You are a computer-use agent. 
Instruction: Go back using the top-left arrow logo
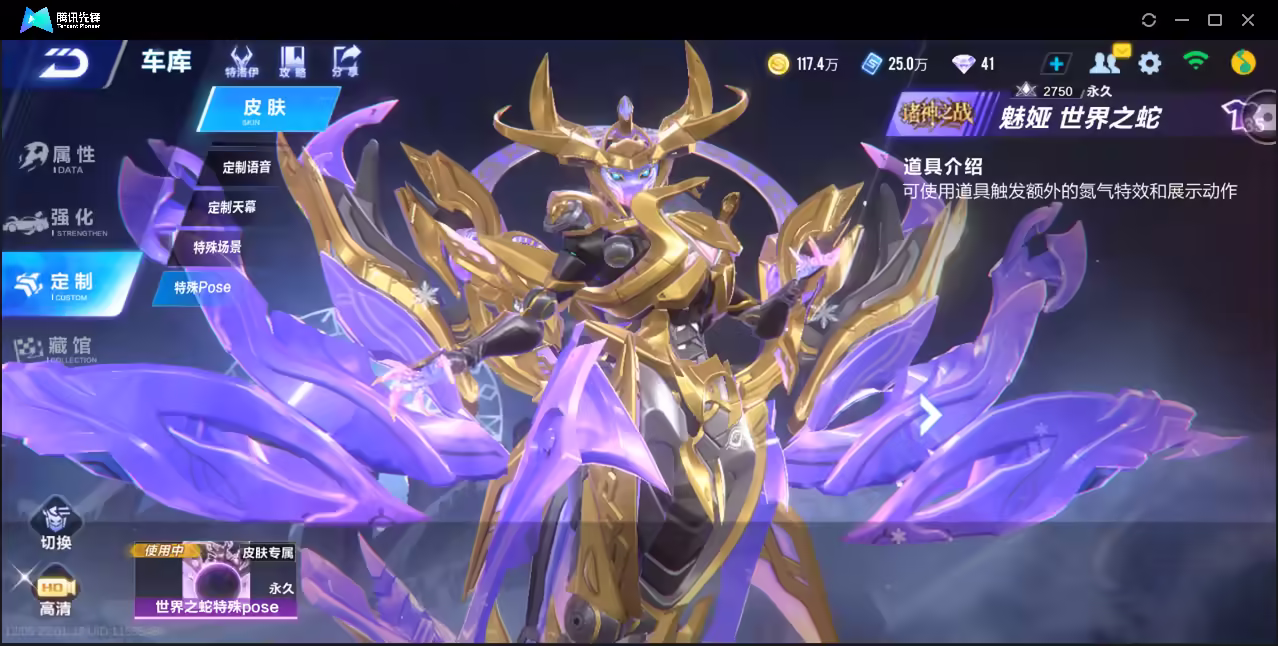64,64
